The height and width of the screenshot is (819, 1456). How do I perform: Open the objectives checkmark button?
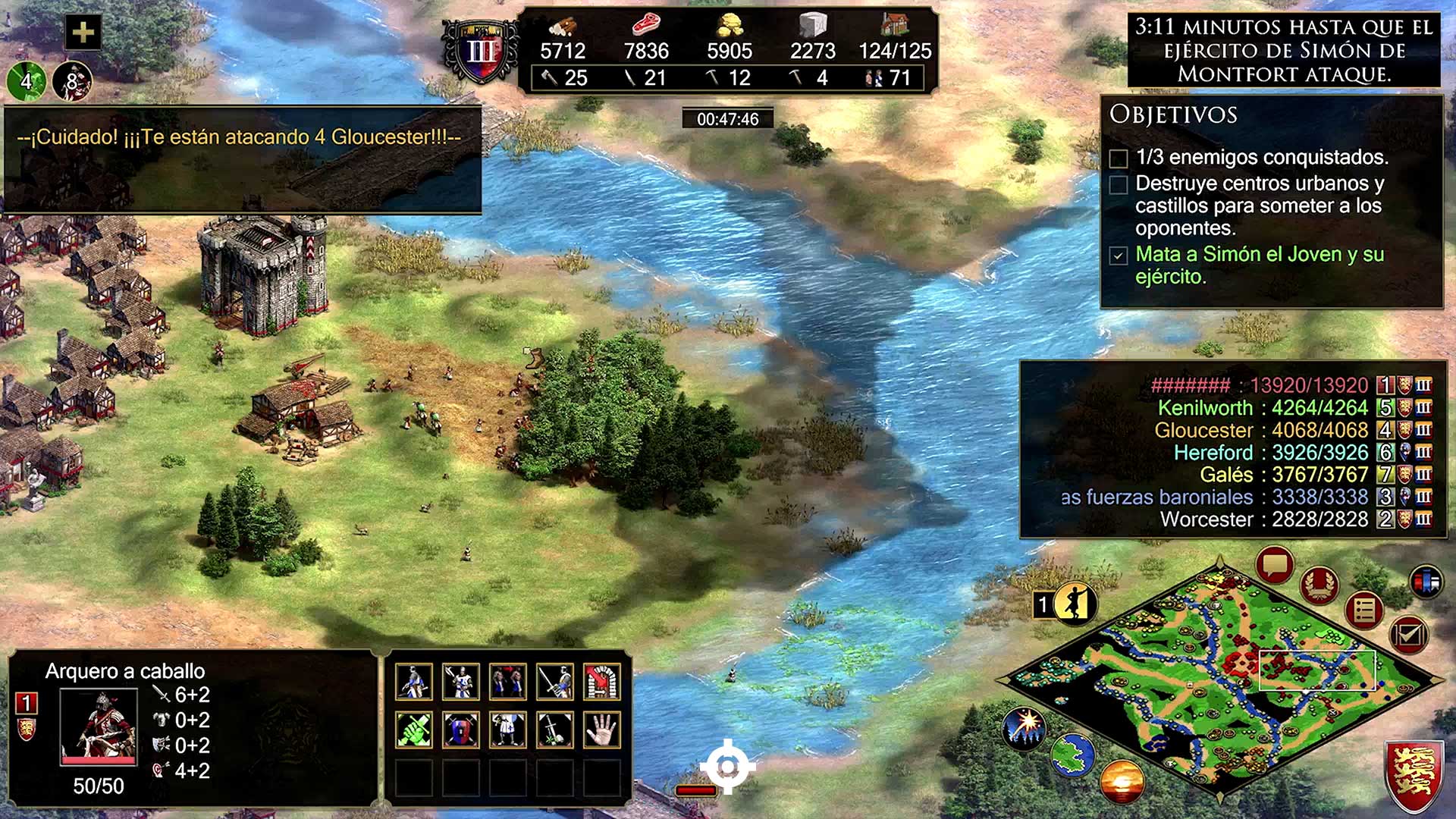click(1408, 634)
